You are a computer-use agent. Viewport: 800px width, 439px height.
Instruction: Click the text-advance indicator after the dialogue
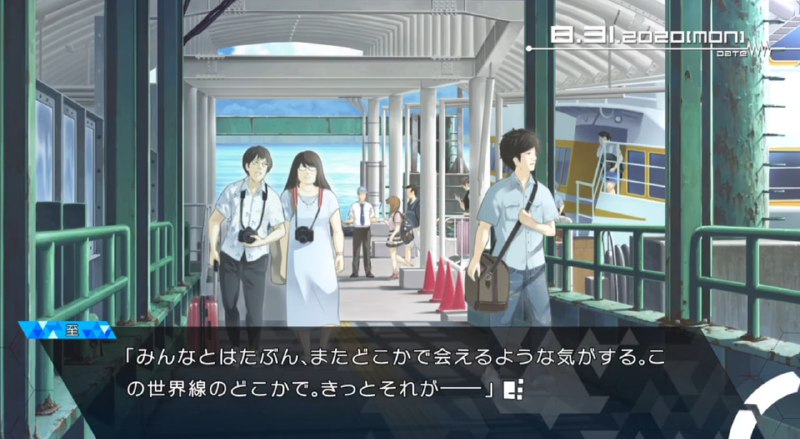coord(516,388)
